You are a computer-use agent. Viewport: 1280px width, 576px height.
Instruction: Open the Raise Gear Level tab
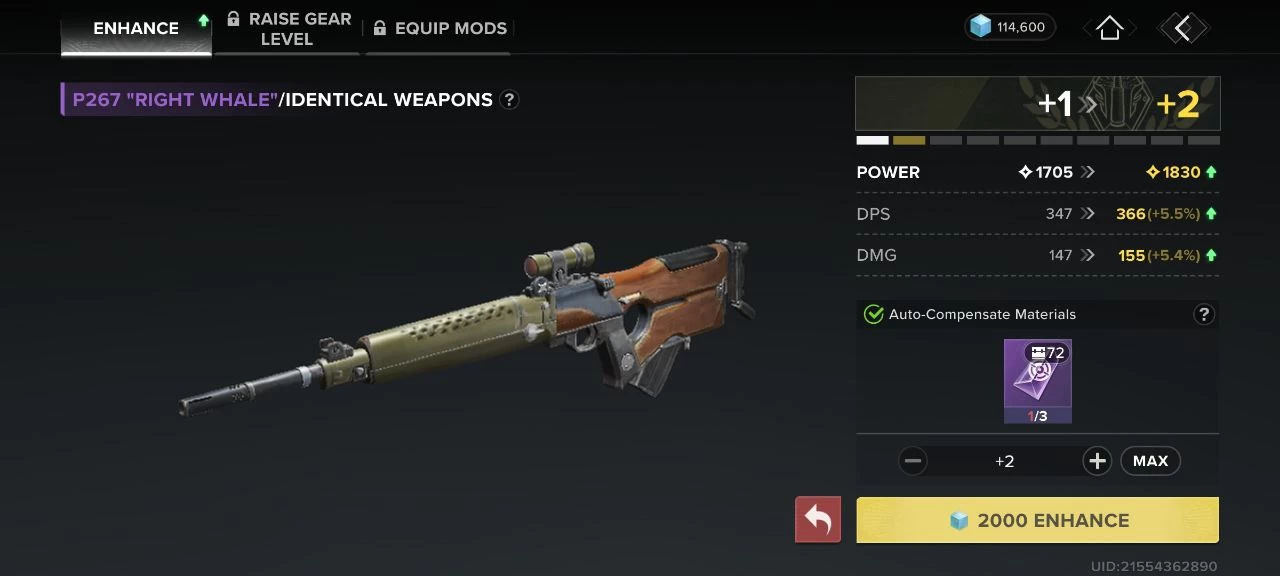pyautogui.click(x=288, y=29)
